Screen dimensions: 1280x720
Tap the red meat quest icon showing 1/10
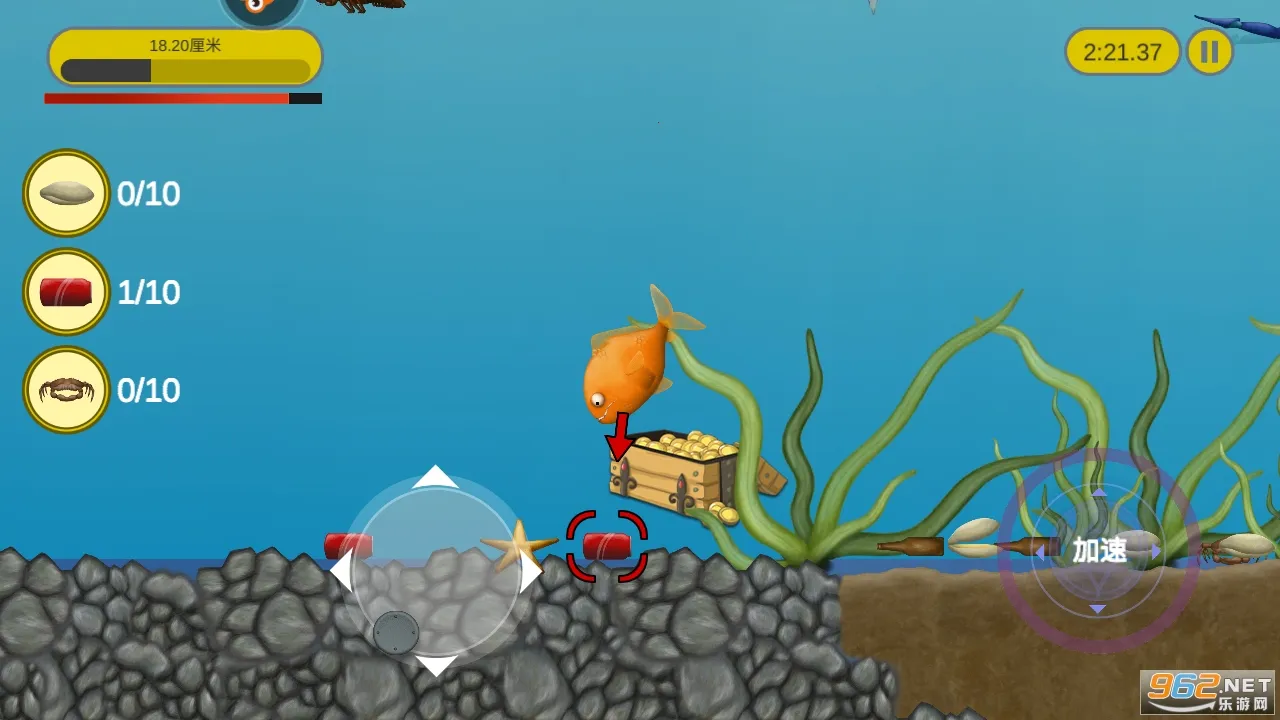[x=65, y=291]
